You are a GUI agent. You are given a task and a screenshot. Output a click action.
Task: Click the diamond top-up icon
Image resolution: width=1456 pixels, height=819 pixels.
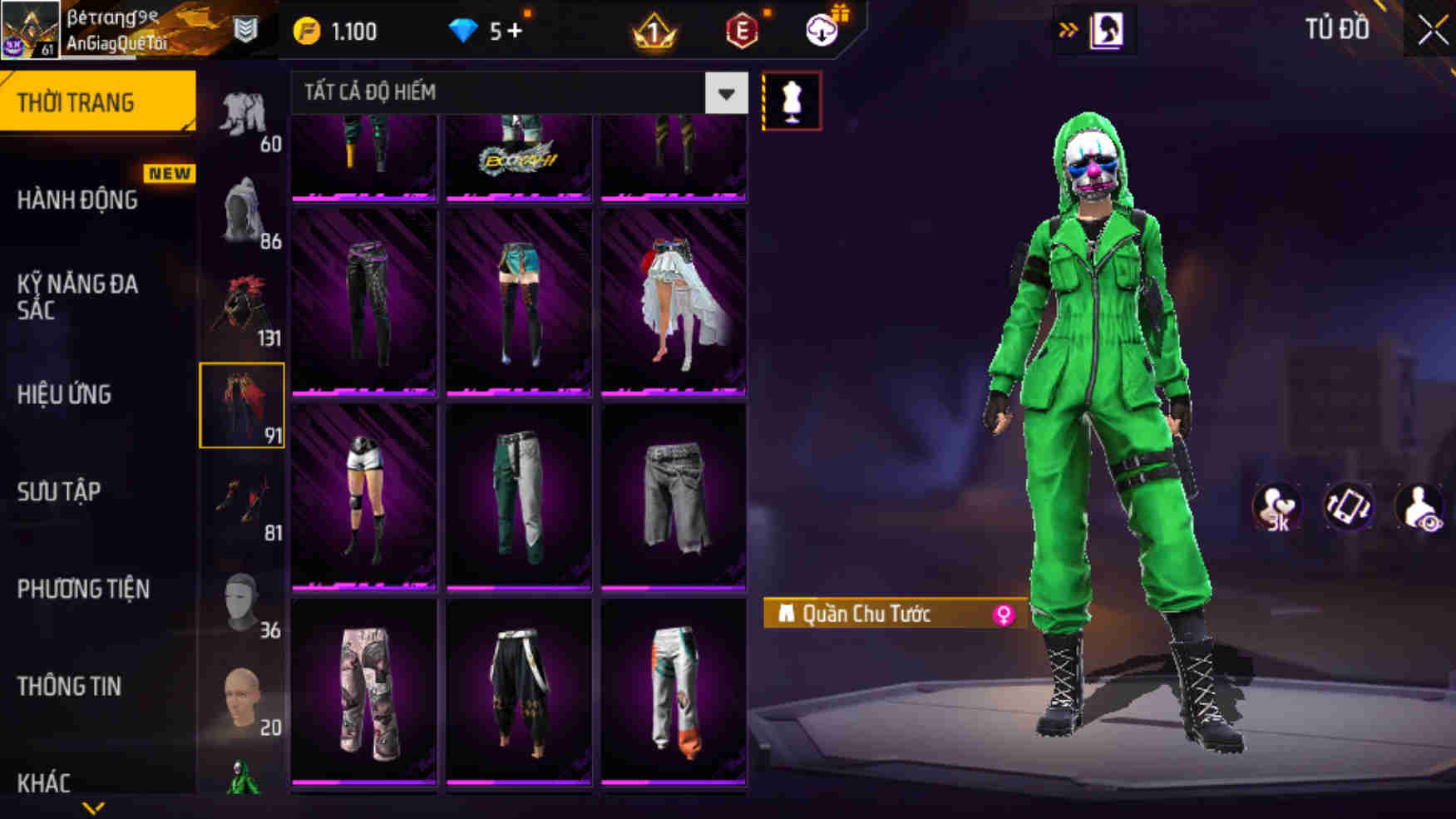[462, 28]
